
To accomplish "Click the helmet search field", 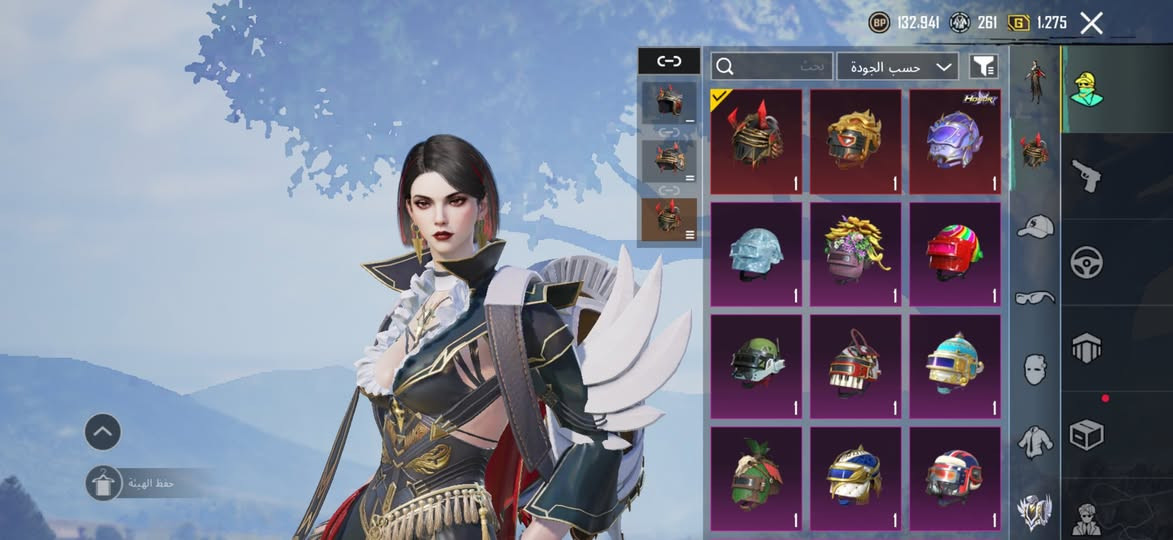I will pyautogui.click(x=771, y=67).
